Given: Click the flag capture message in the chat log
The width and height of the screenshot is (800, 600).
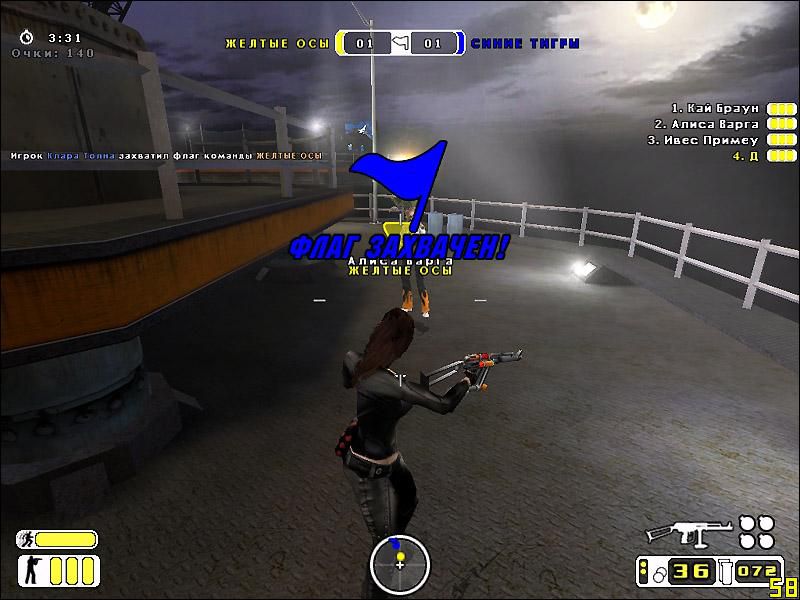Looking at the screenshot, I should point(166,157).
